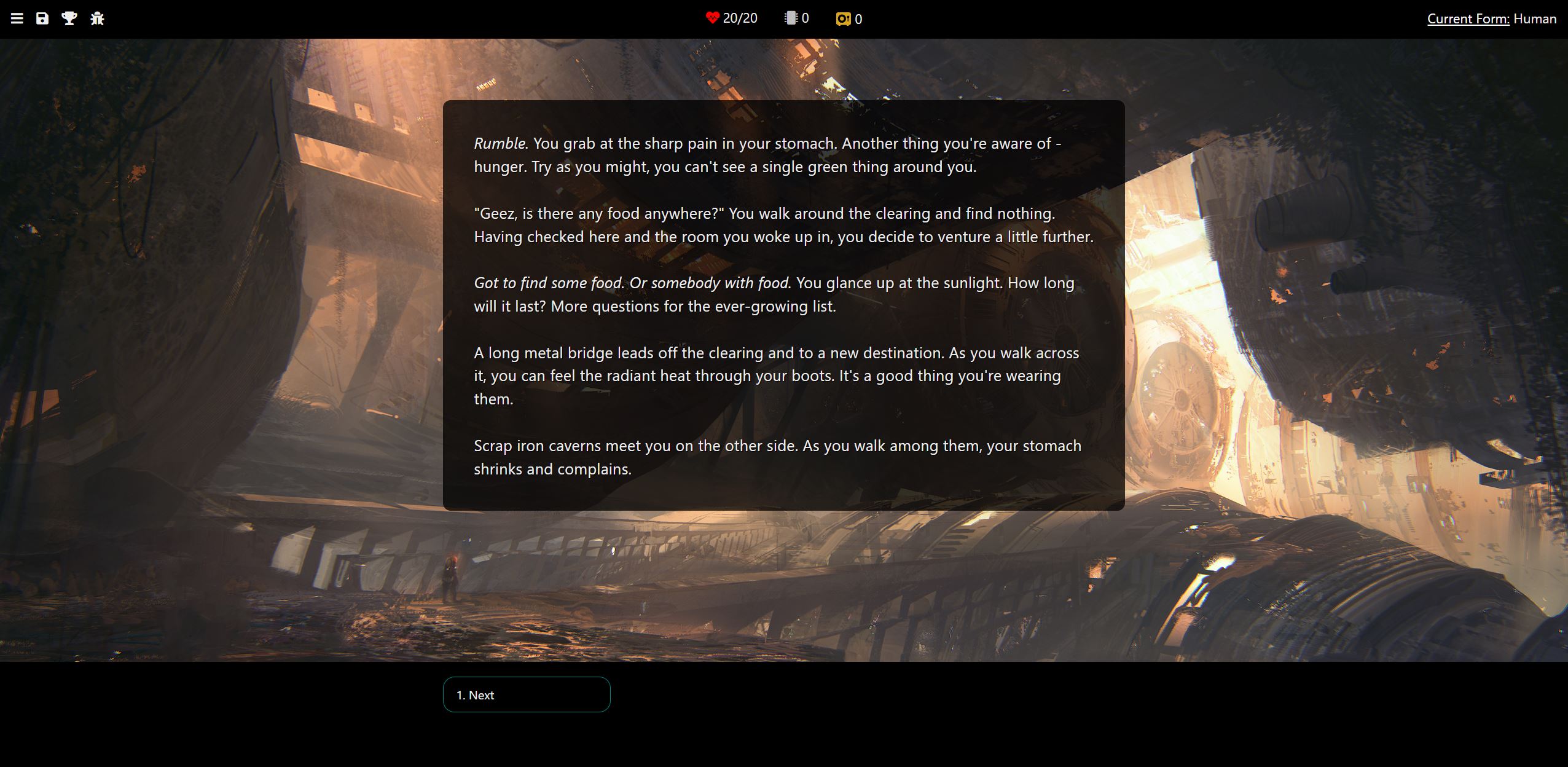The width and height of the screenshot is (1568, 767).
Task: Save the game with the floppy disk icon
Action: coord(42,18)
